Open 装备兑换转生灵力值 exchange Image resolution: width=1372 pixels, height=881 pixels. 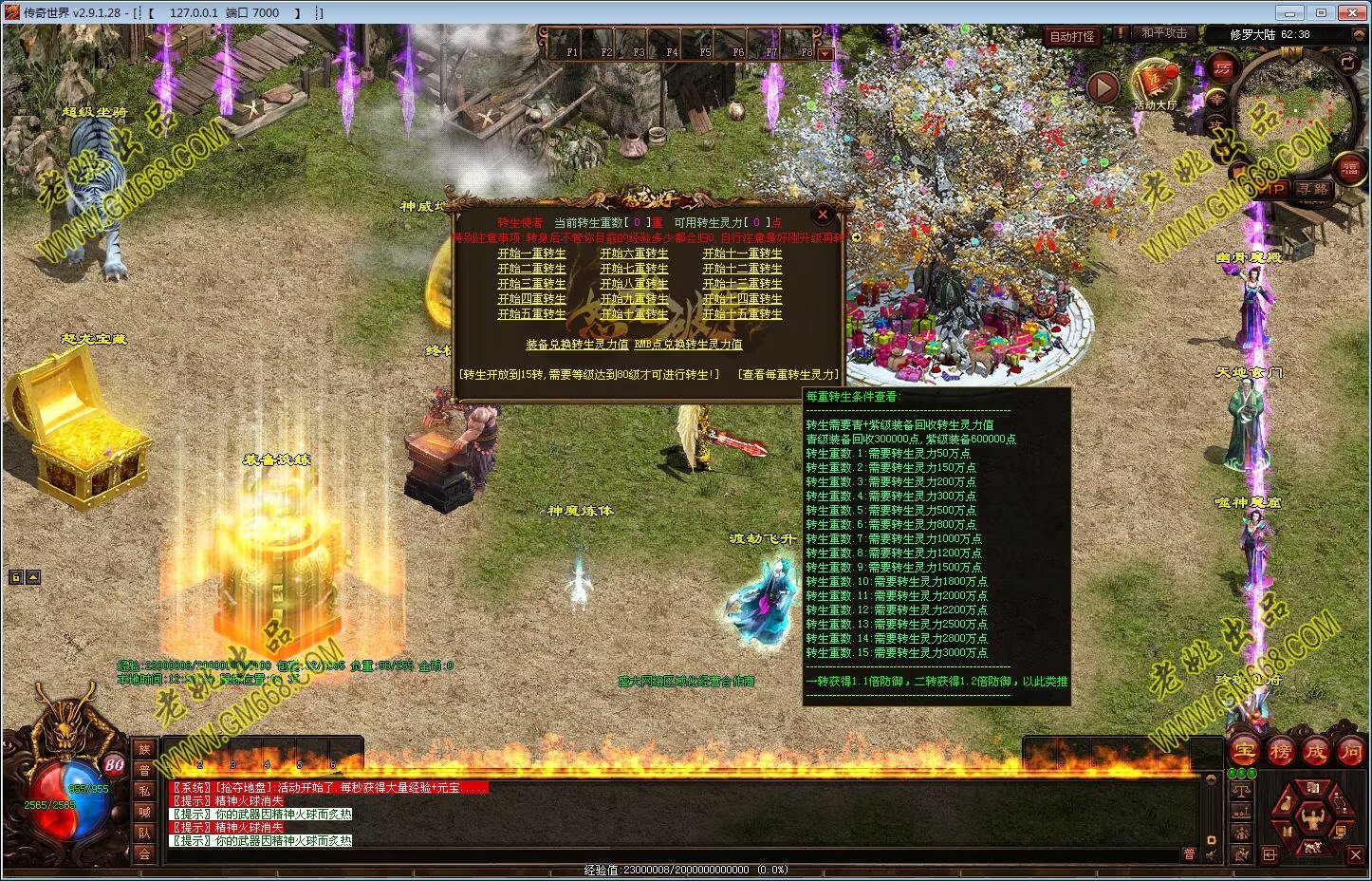(x=577, y=345)
